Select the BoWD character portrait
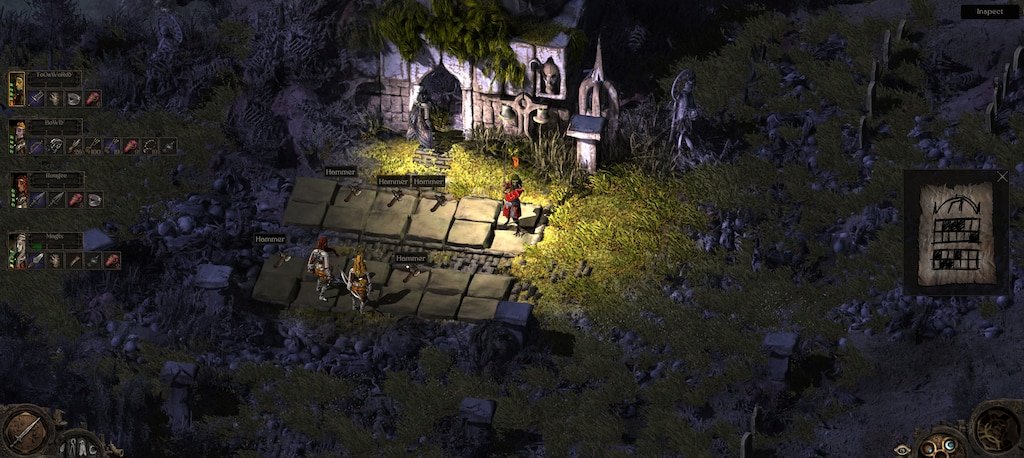Viewport: 1024px width, 458px height. (17, 137)
